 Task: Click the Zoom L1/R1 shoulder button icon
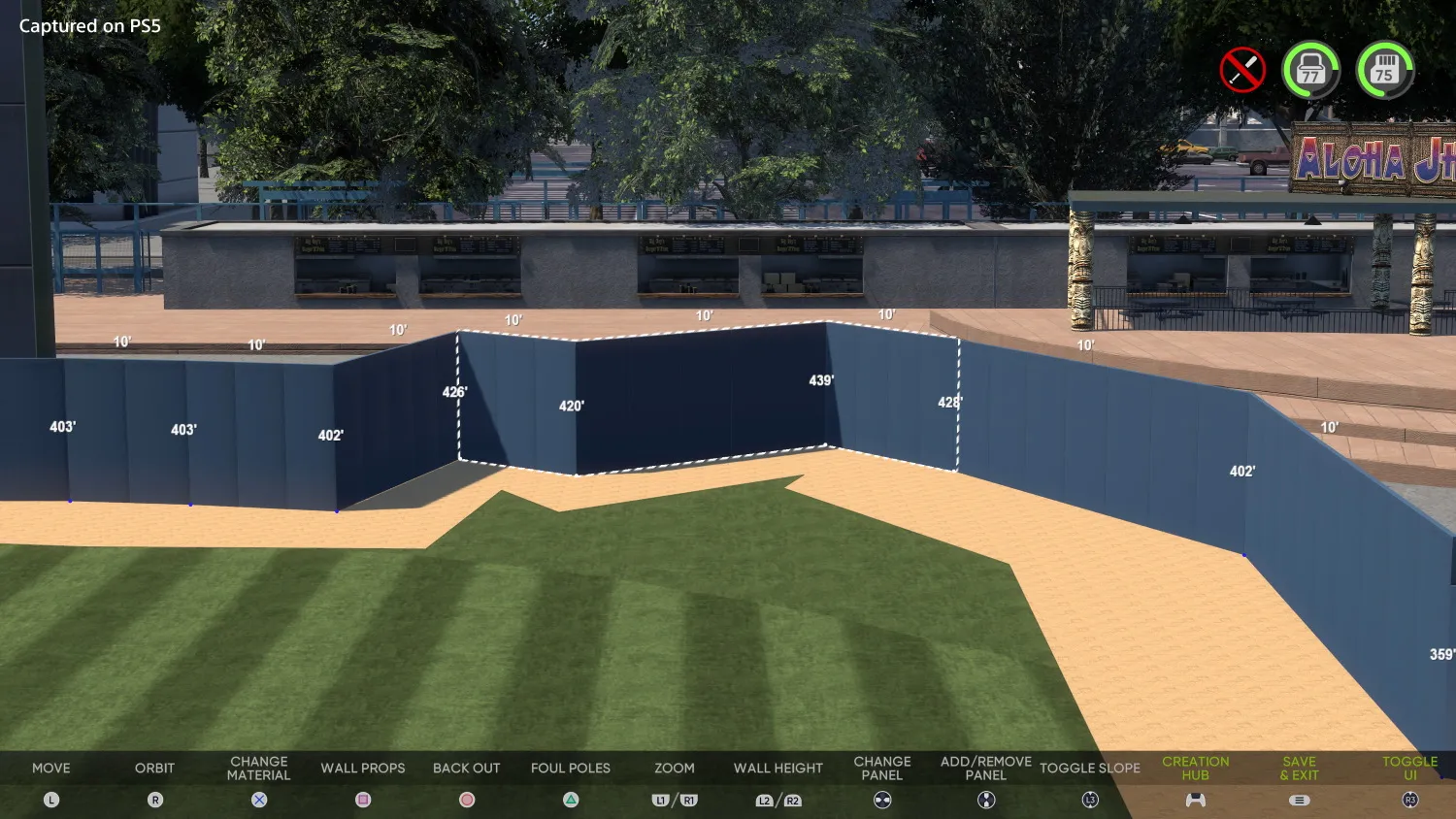coord(674,800)
